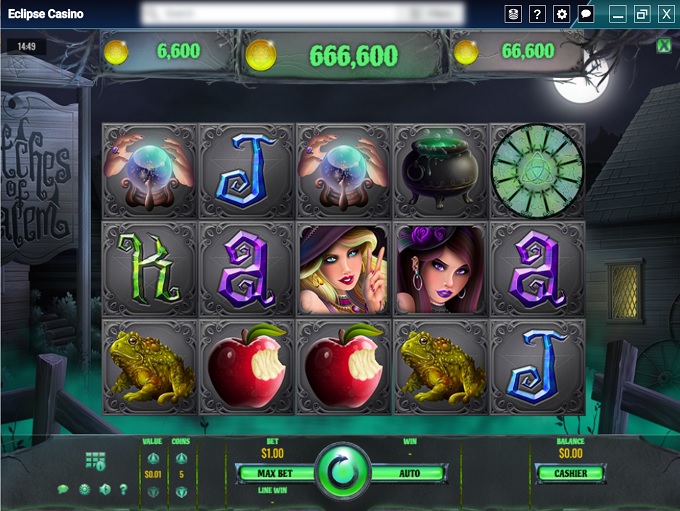The width and height of the screenshot is (680, 511).
Task: Activate AUTO spin mode
Action: pyautogui.click(x=408, y=473)
